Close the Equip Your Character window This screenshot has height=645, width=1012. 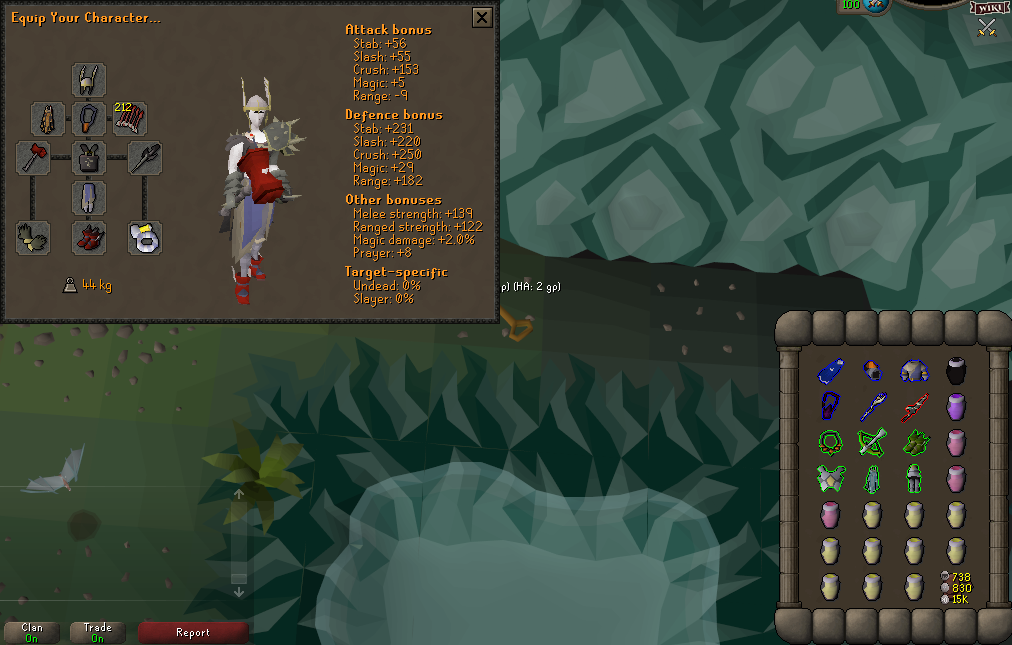click(482, 18)
